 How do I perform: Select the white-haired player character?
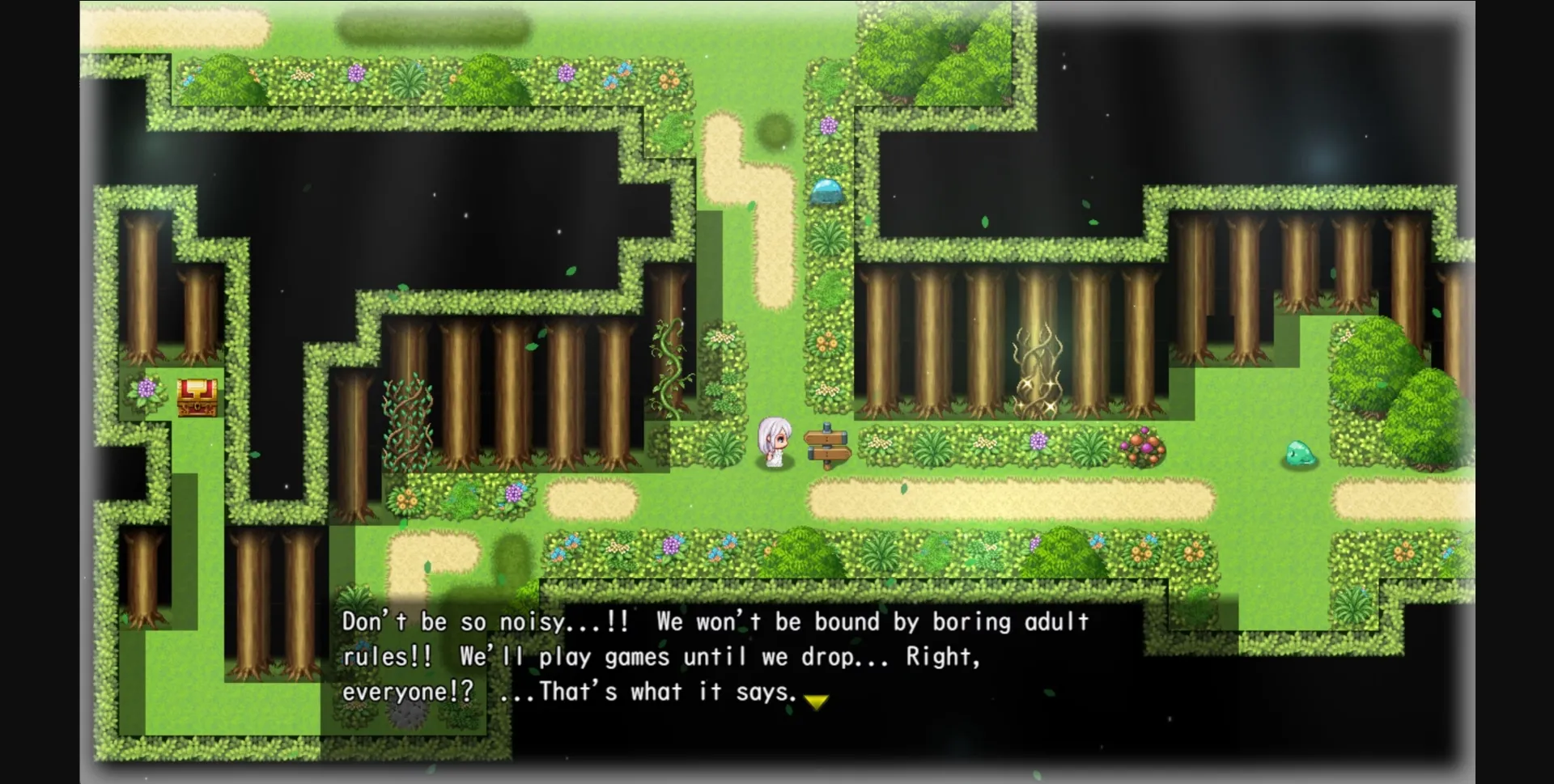pyautogui.click(x=774, y=441)
